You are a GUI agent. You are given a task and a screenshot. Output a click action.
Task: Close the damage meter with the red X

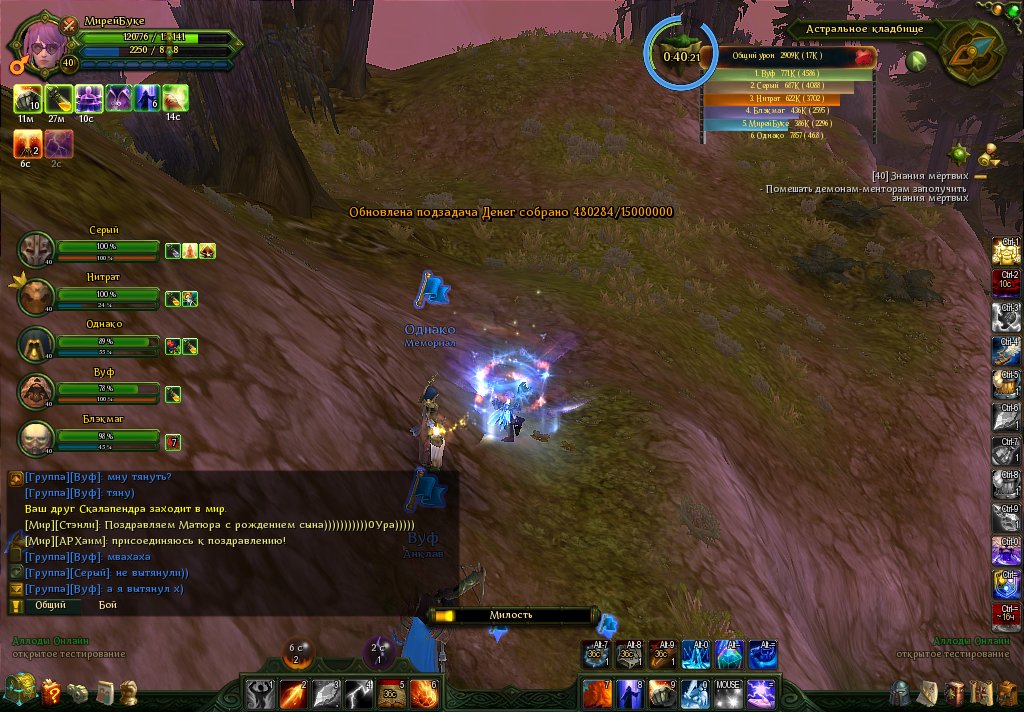click(x=864, y=57)
